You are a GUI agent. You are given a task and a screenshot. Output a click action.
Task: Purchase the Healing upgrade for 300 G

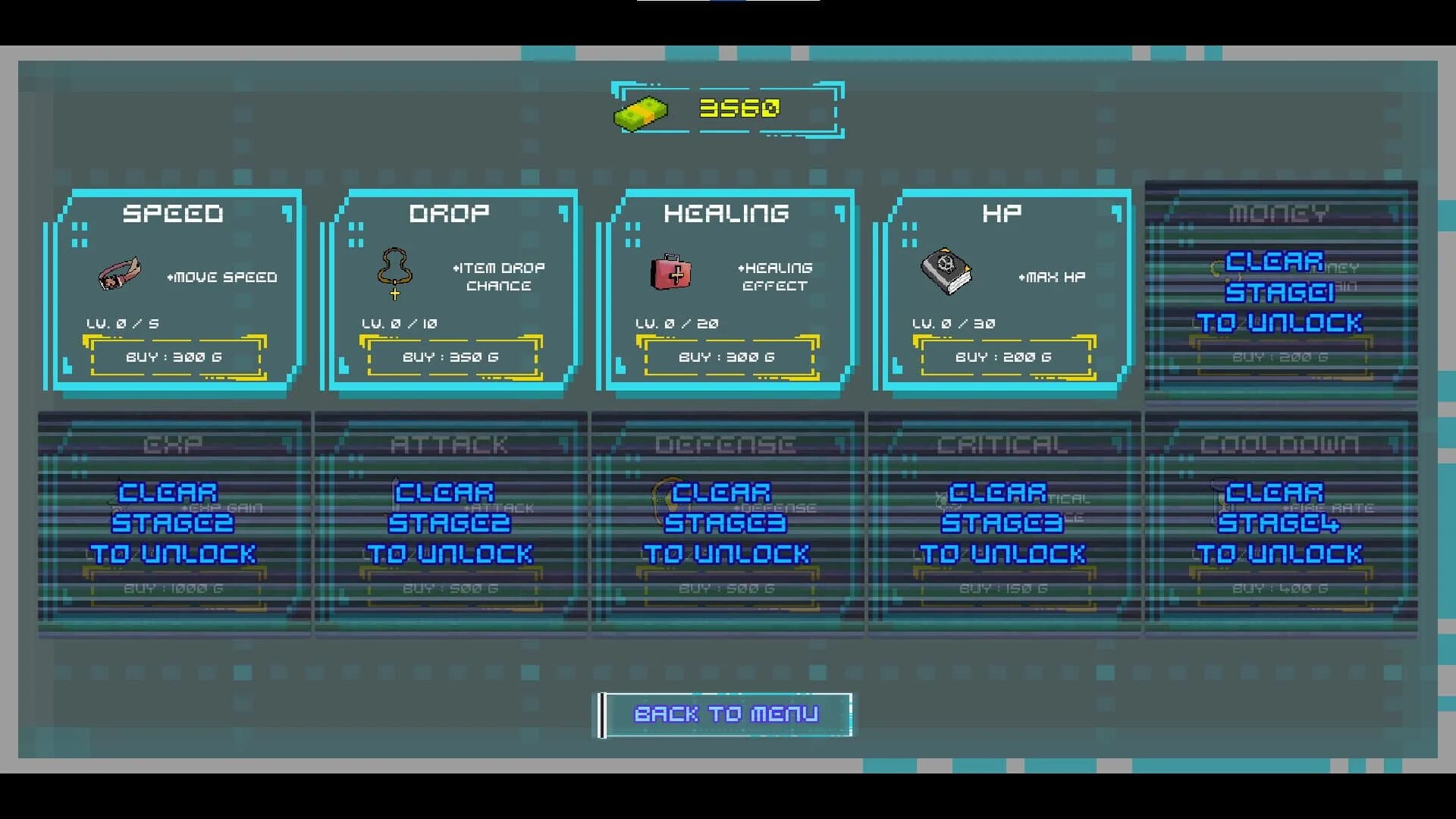point(729,356)
